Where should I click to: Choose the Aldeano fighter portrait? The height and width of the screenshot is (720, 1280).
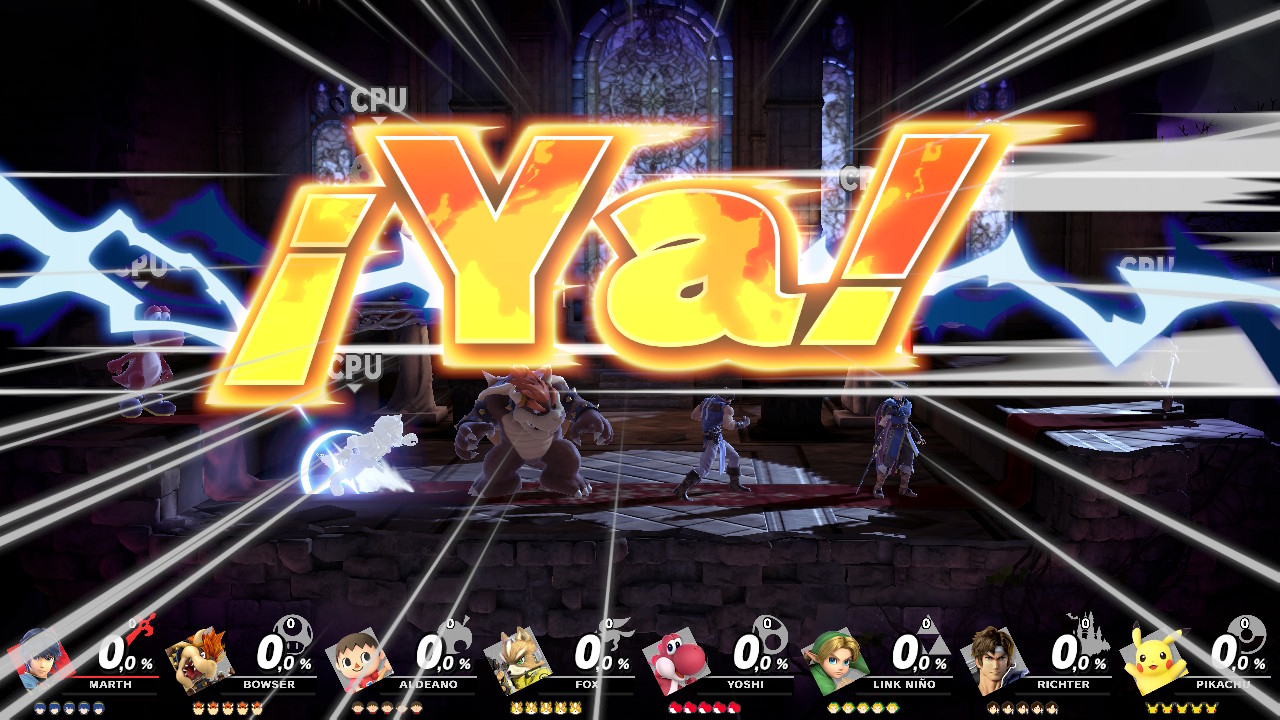pos(358,661)
